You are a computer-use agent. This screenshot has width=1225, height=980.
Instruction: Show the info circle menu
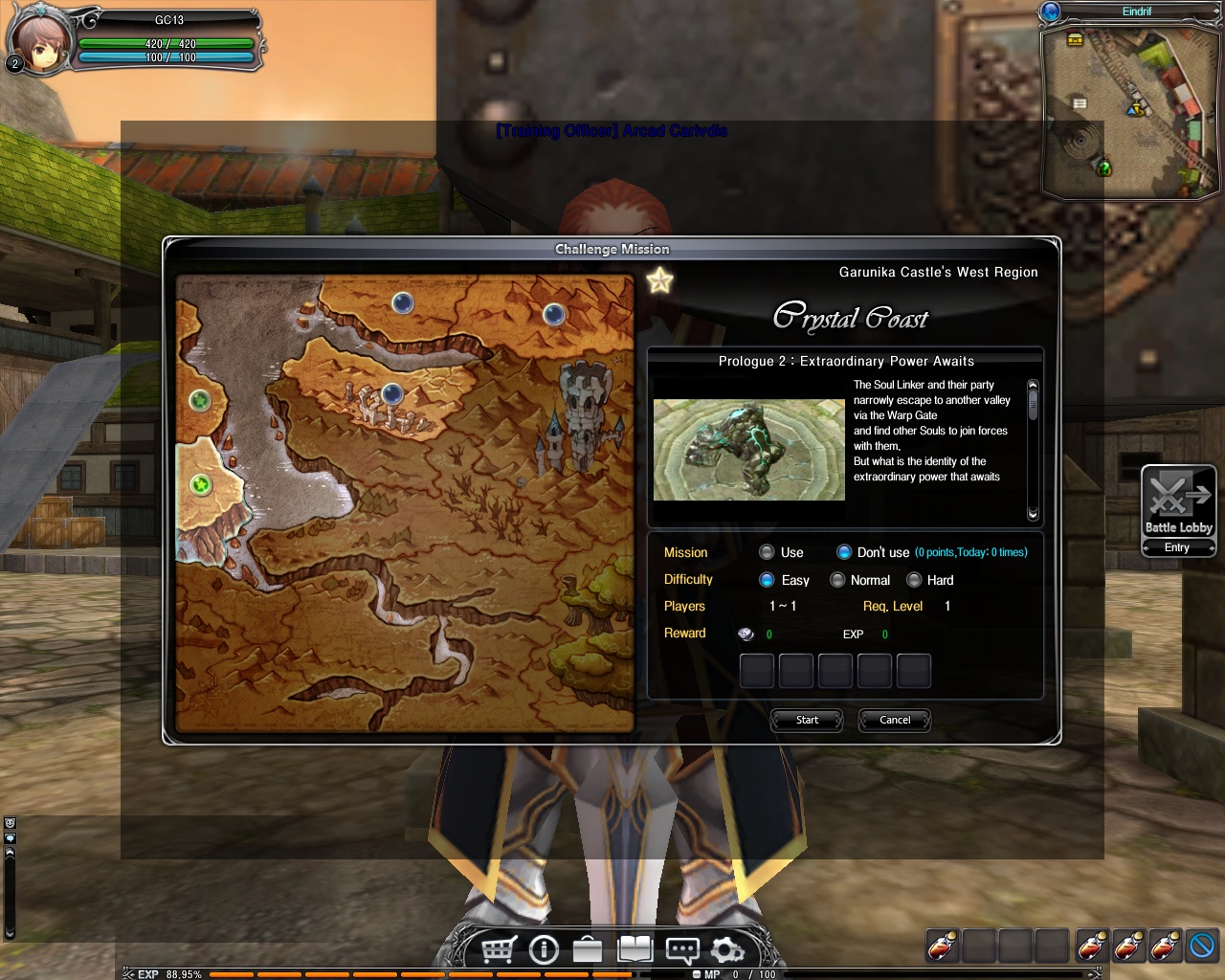pyautogui.click(x=544, y=949)
